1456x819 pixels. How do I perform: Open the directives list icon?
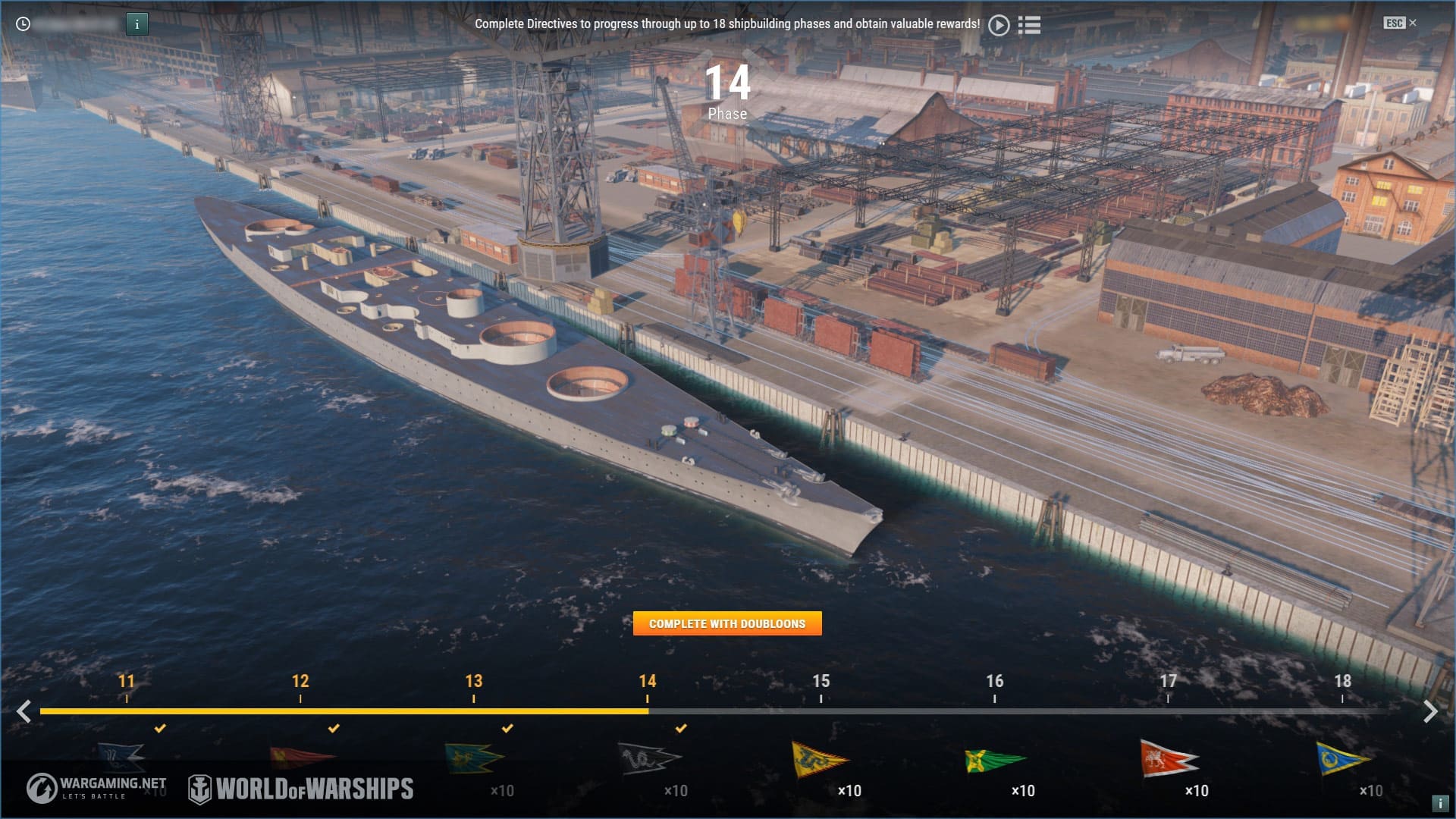pyautogui.click(x=1029, y=25)
